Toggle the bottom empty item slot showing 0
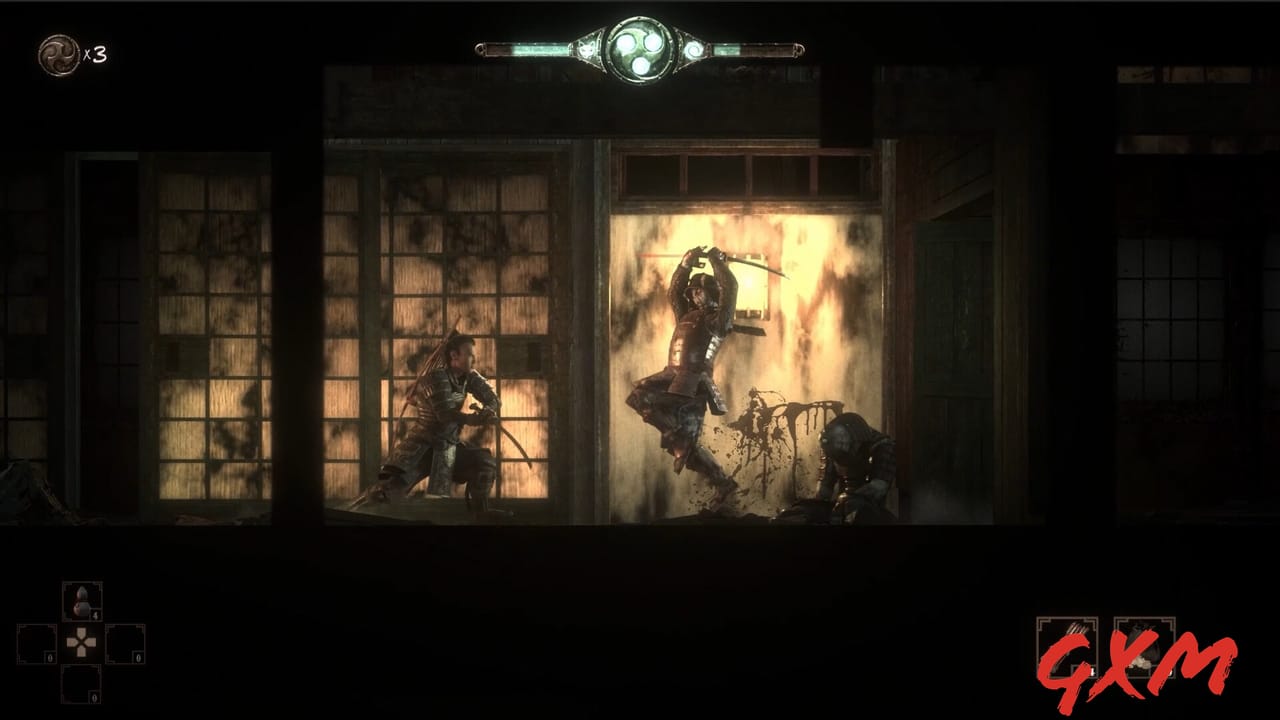The width and height of the screenshot is (1280, 720). tap(81, 684)
